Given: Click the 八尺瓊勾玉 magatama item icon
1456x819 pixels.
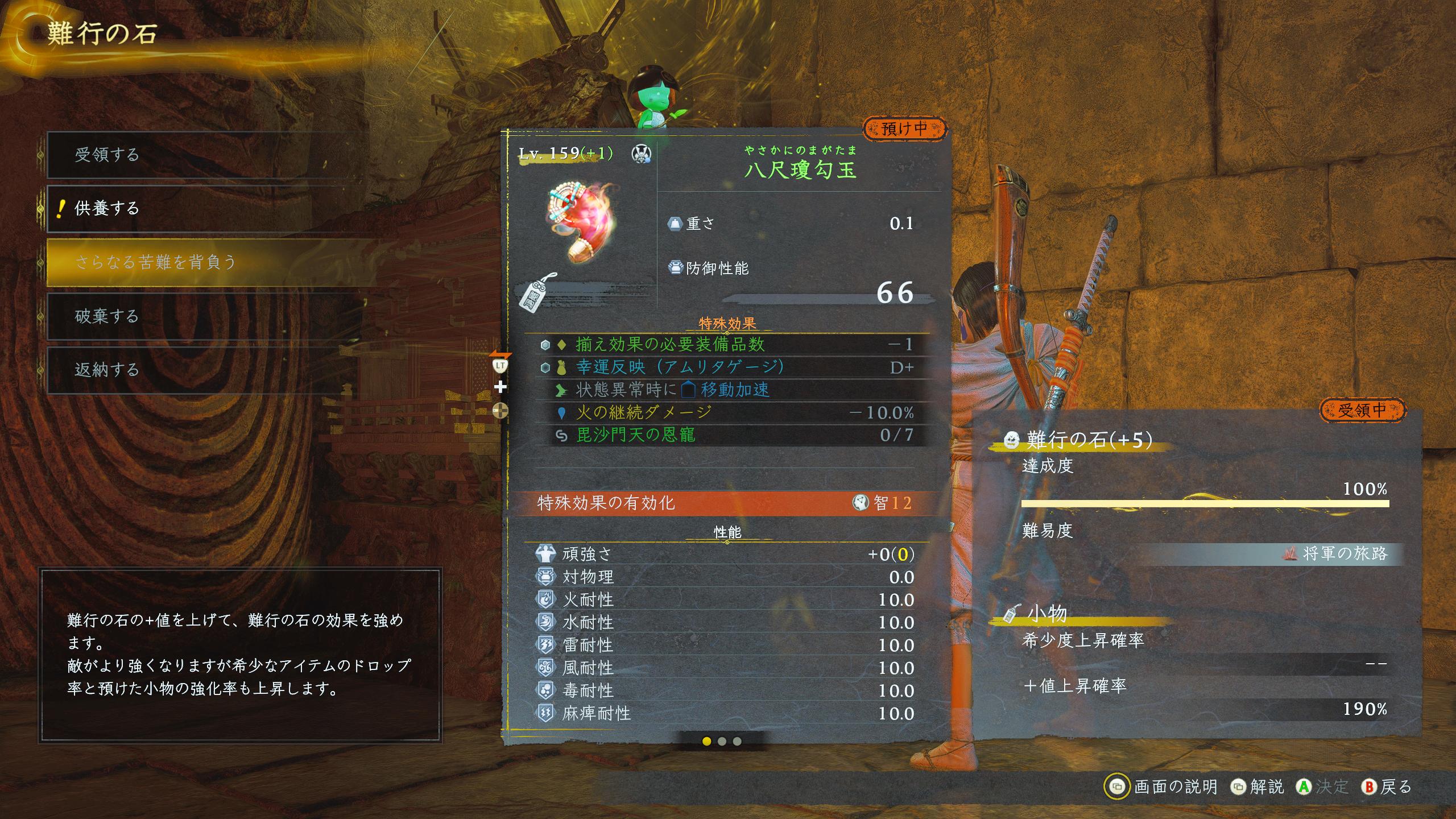Looking at the screenshot, I should click(x=580, y=223).
